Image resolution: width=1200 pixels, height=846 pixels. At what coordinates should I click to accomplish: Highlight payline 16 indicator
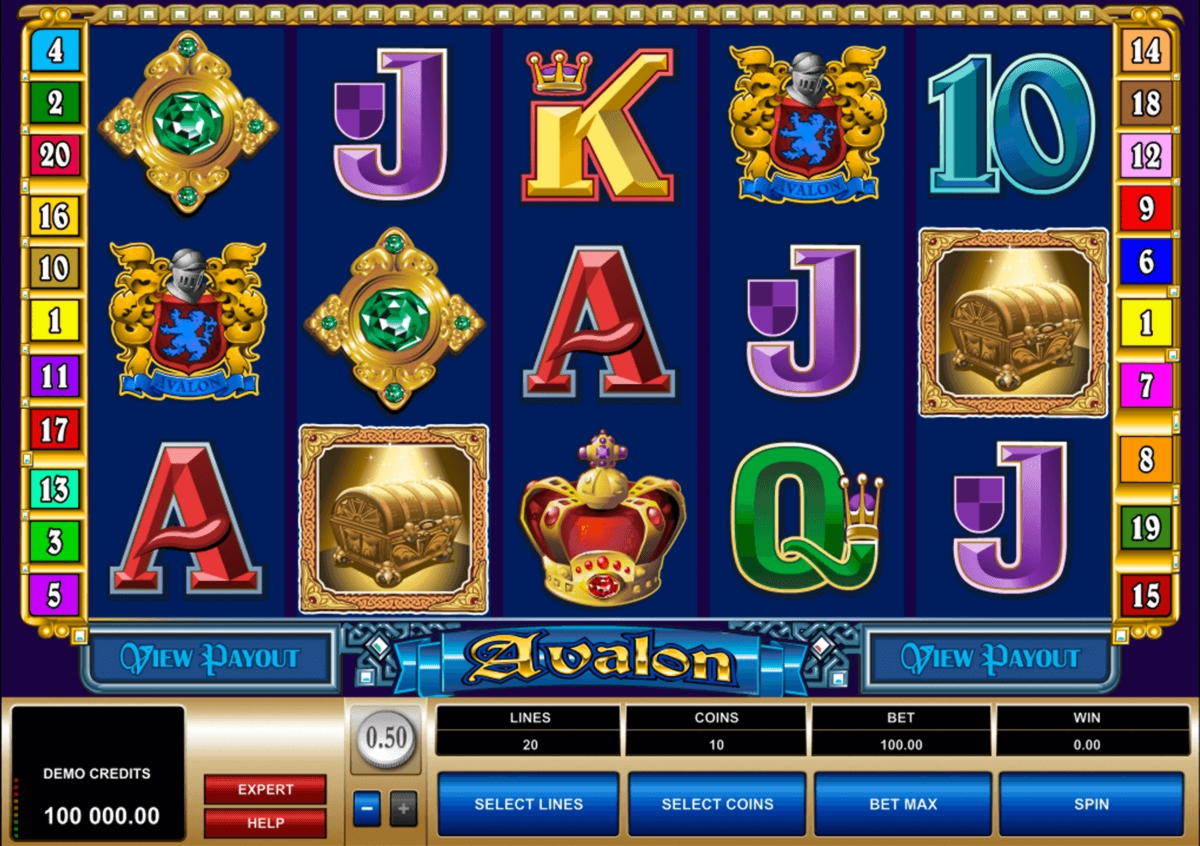point(55,214)
